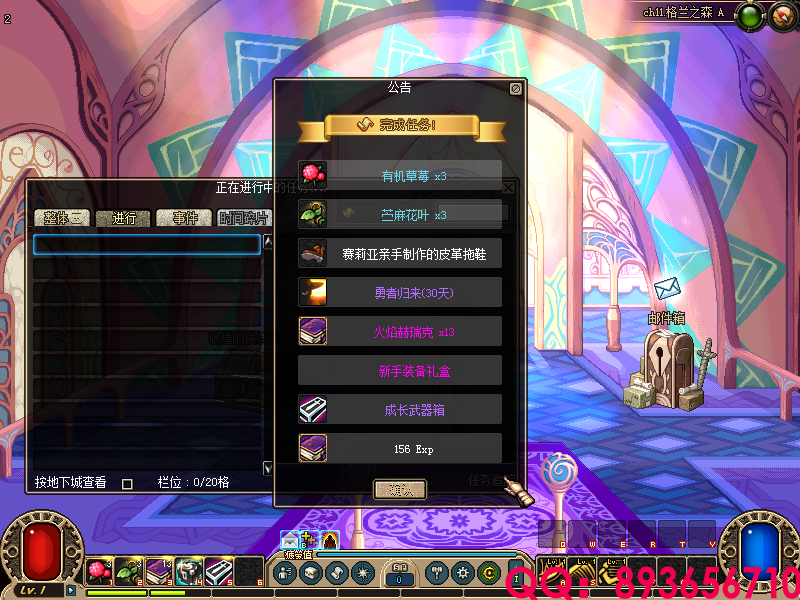Confirm the quest completion notice
Screen dimensions: 800x600
(399, 489)
